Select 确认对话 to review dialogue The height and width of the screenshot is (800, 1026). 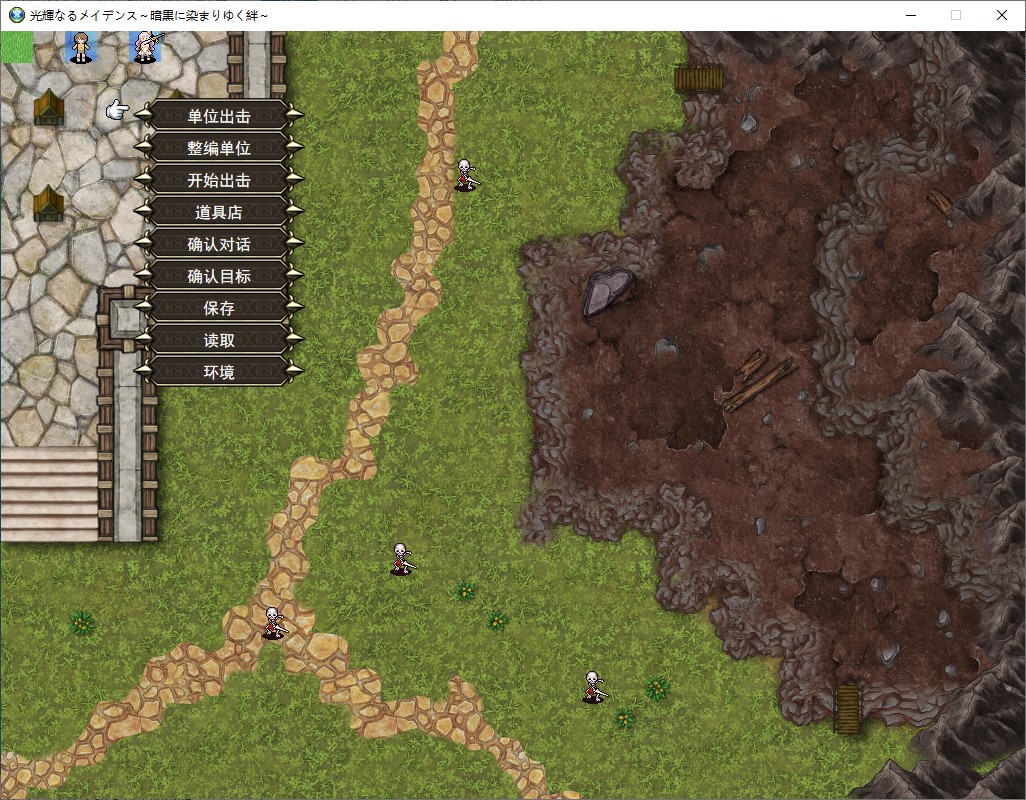219,244
